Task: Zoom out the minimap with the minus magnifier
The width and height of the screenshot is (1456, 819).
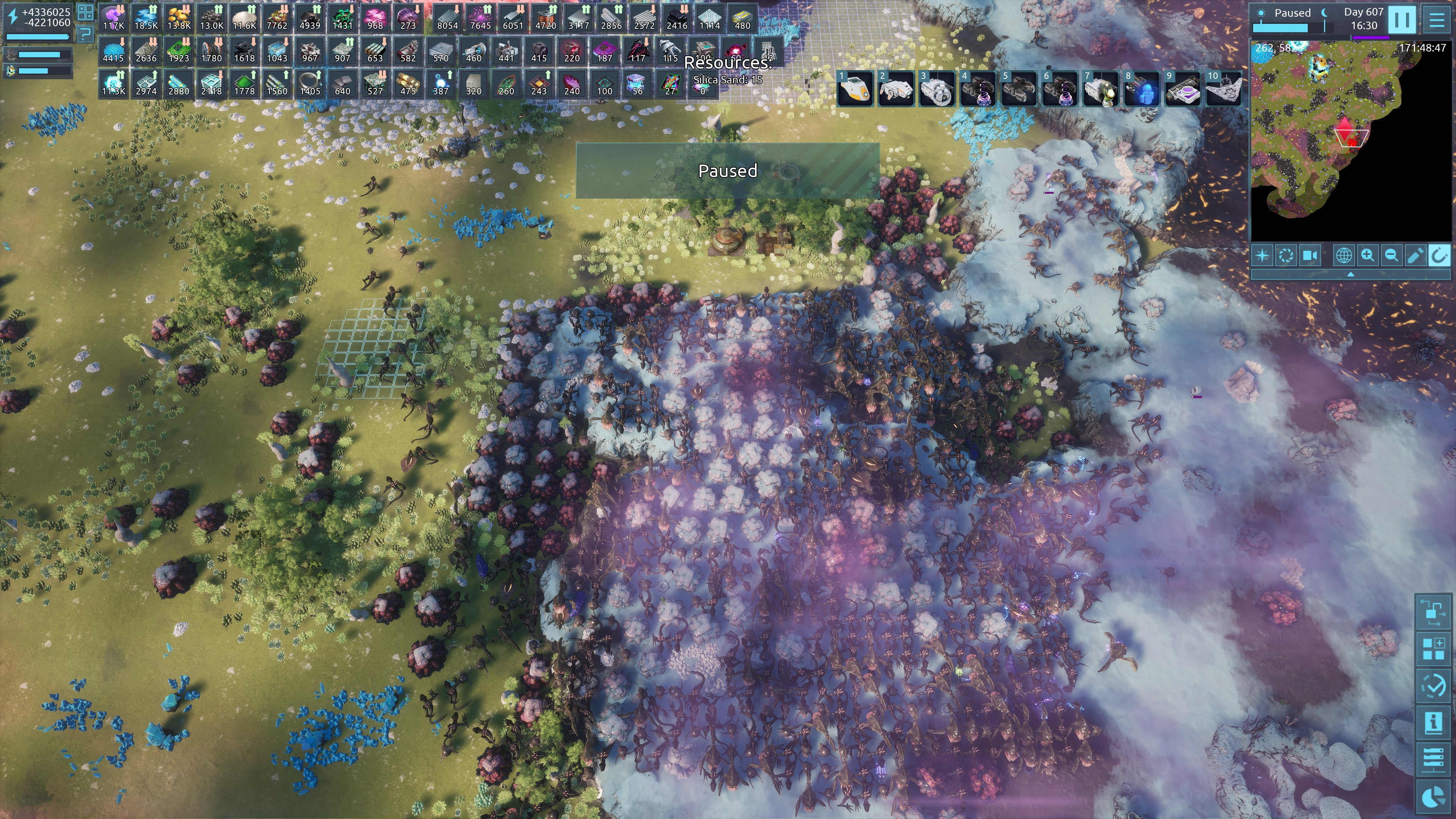Action: pyautogui.click(x=1391, y=256)
